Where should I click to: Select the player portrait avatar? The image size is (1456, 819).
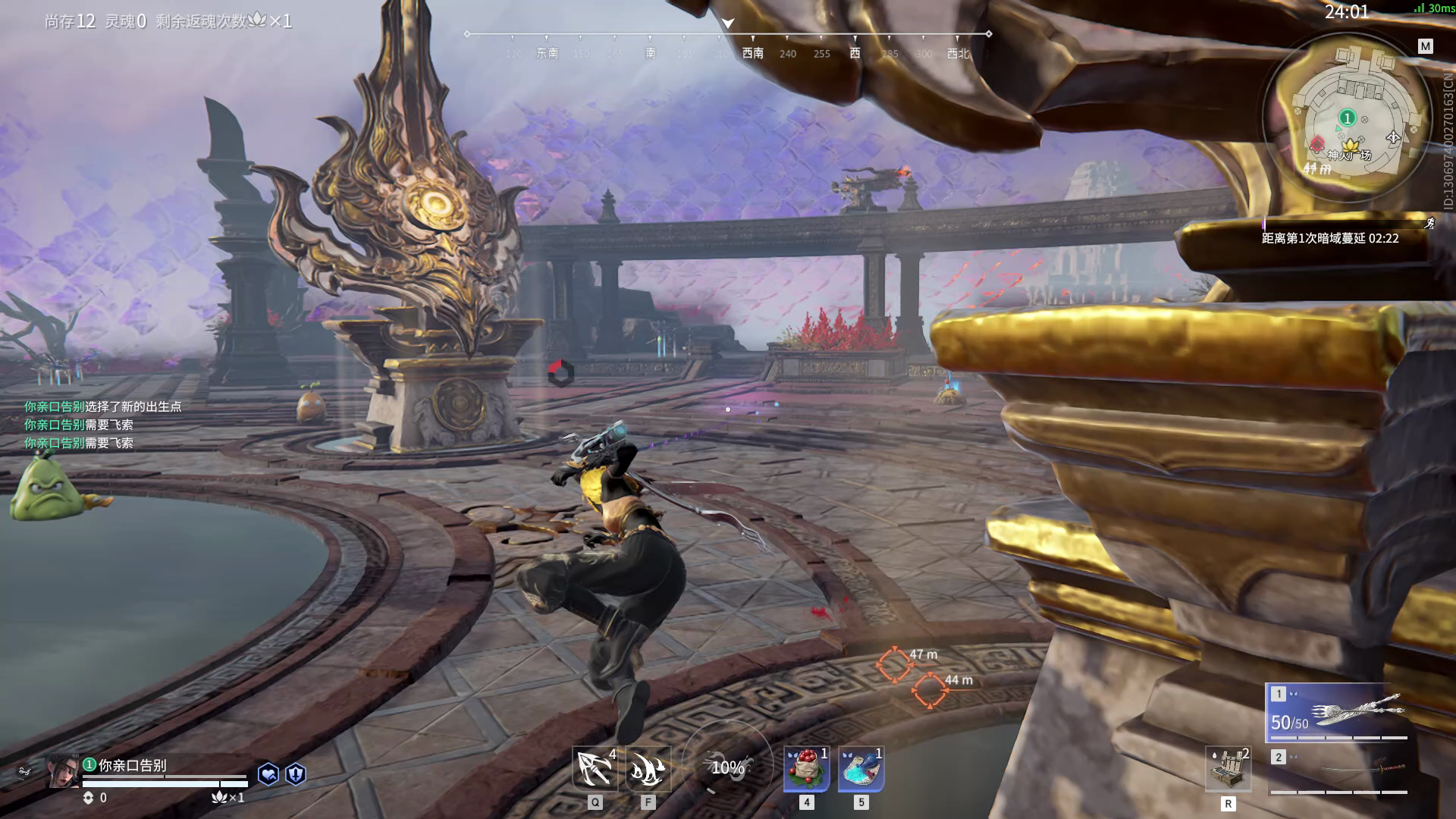point(62,772)
